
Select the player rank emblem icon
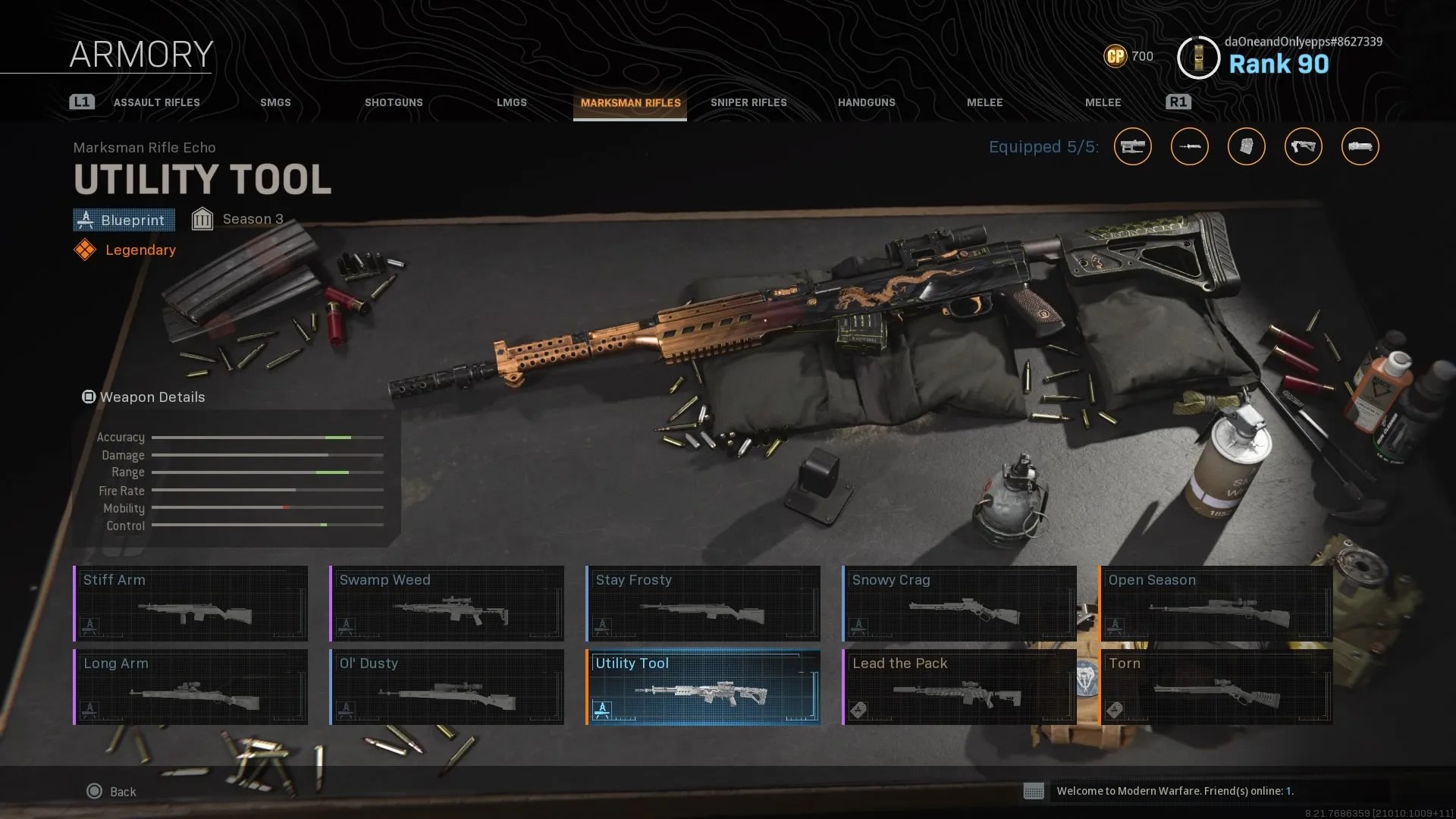pos(1198,57)
